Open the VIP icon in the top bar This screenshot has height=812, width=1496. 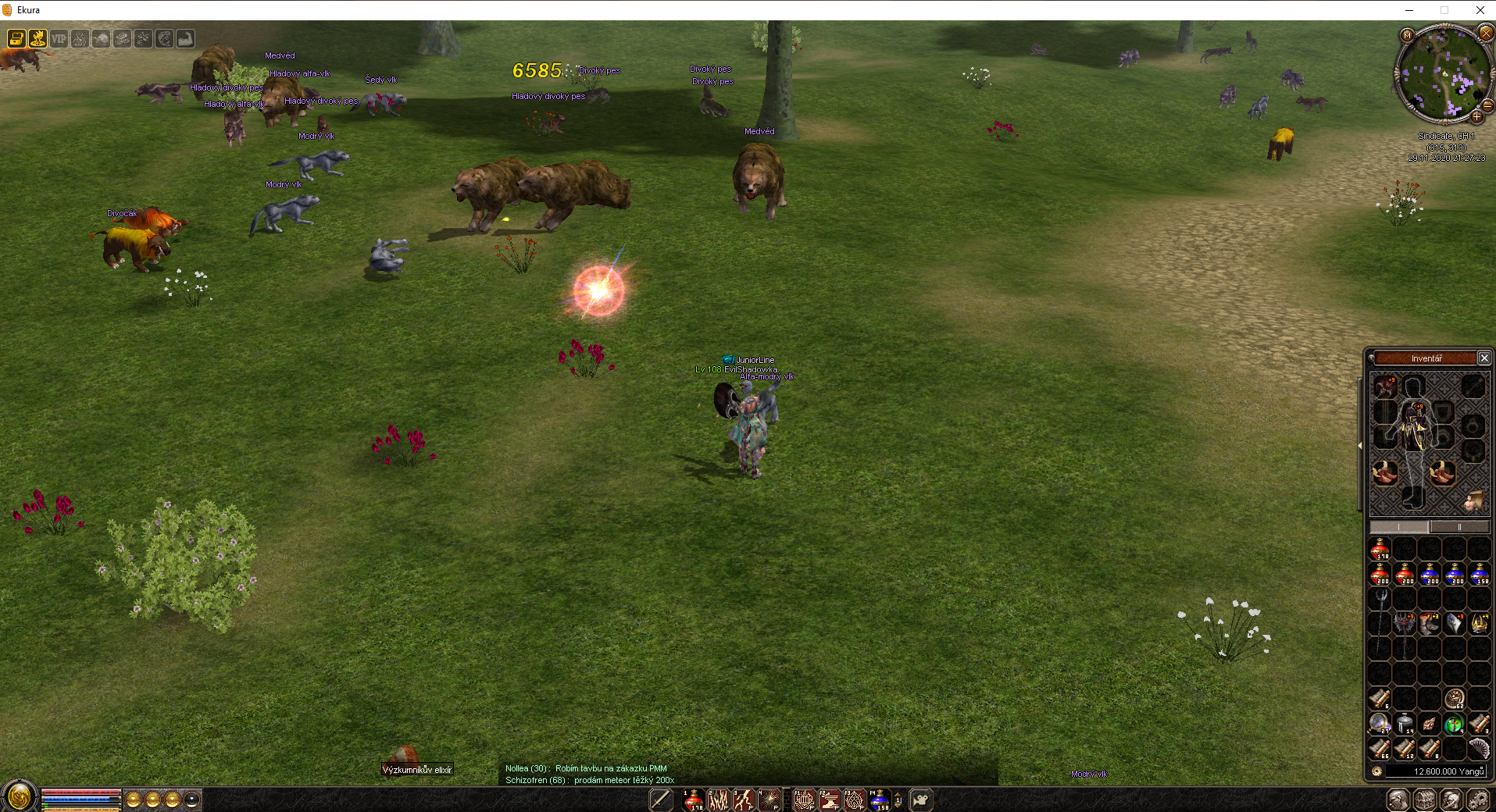59,38
